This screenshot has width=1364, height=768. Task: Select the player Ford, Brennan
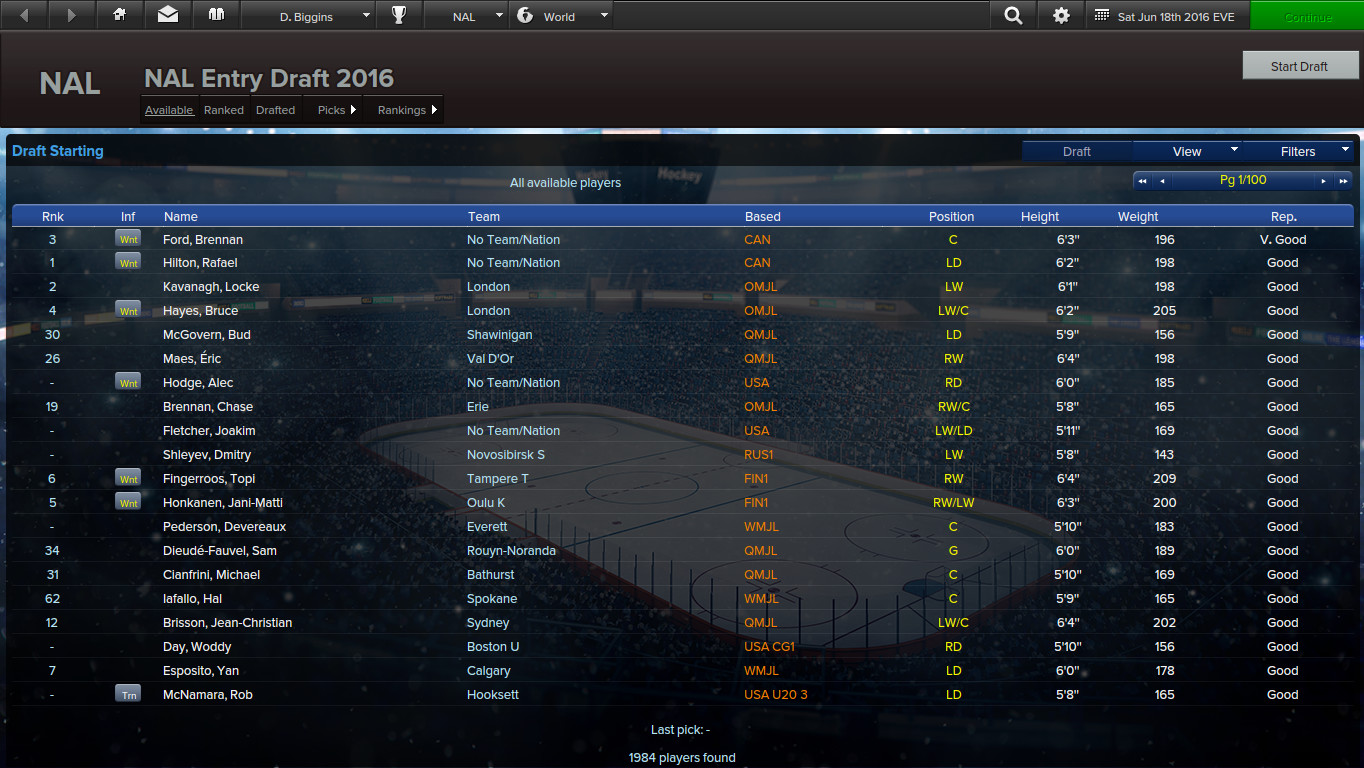(x=203, y=239)
